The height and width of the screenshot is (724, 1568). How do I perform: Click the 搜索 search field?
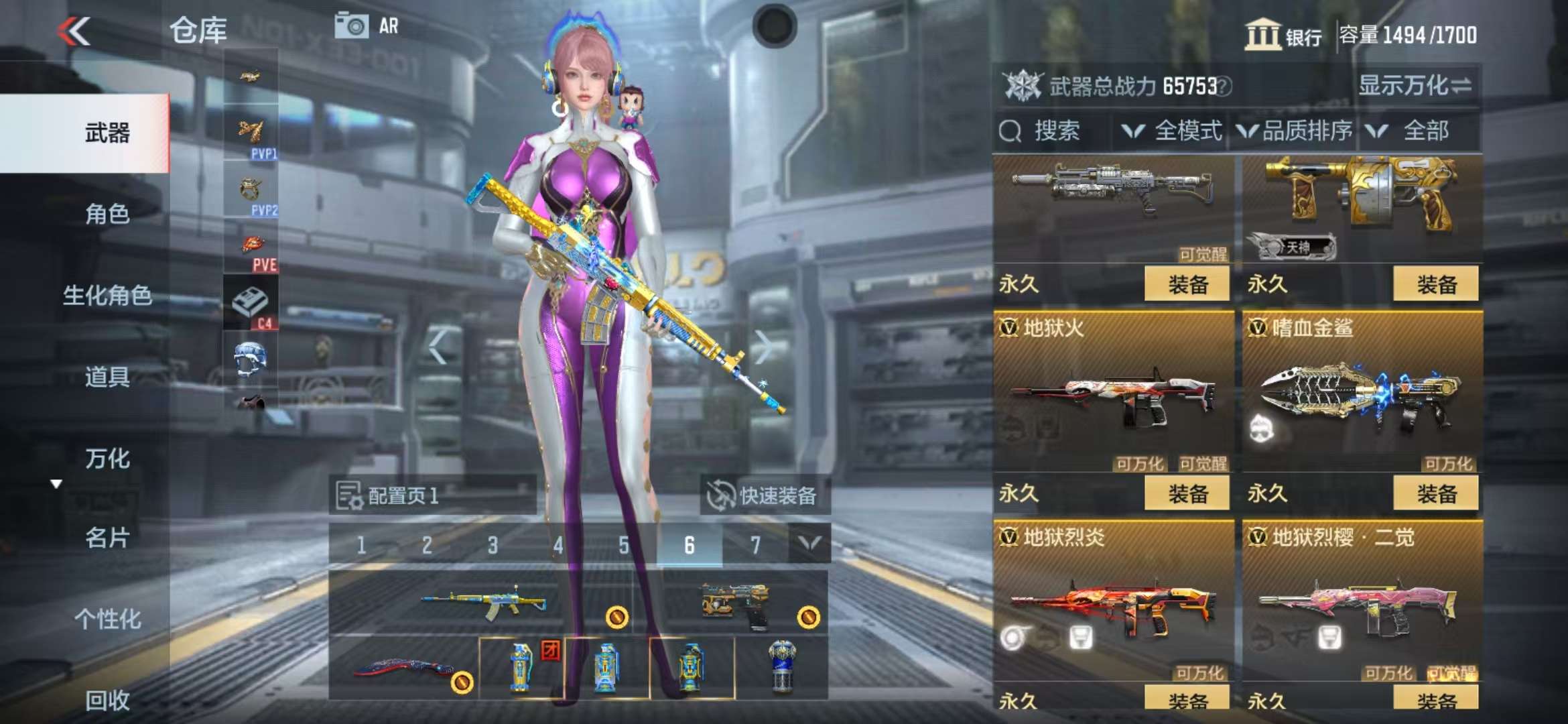(1055, 131)
